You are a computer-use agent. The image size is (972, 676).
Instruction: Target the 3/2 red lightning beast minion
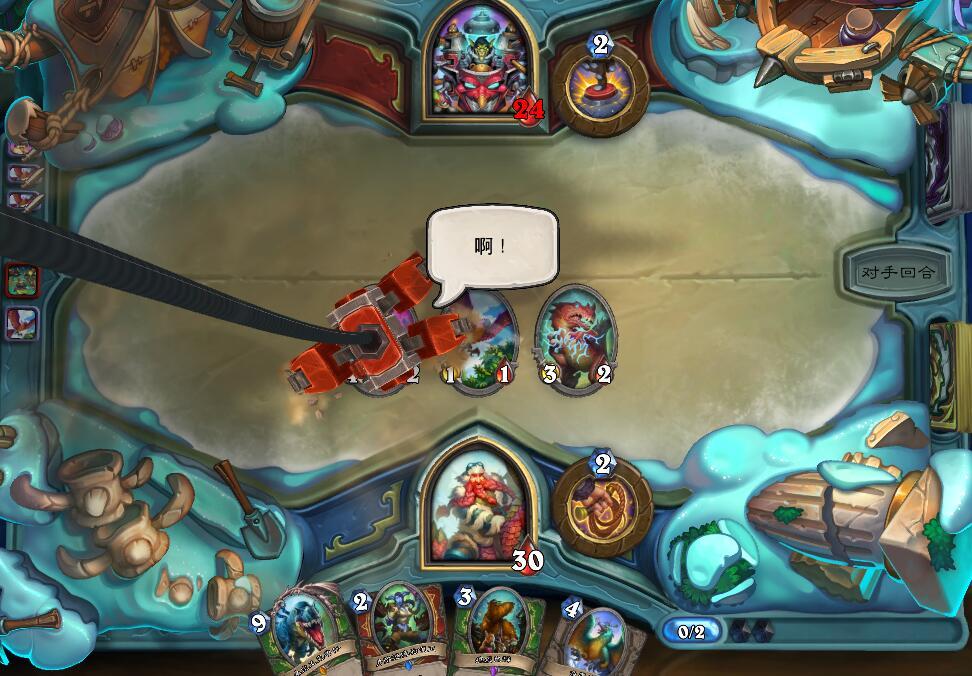pos(576,340)
